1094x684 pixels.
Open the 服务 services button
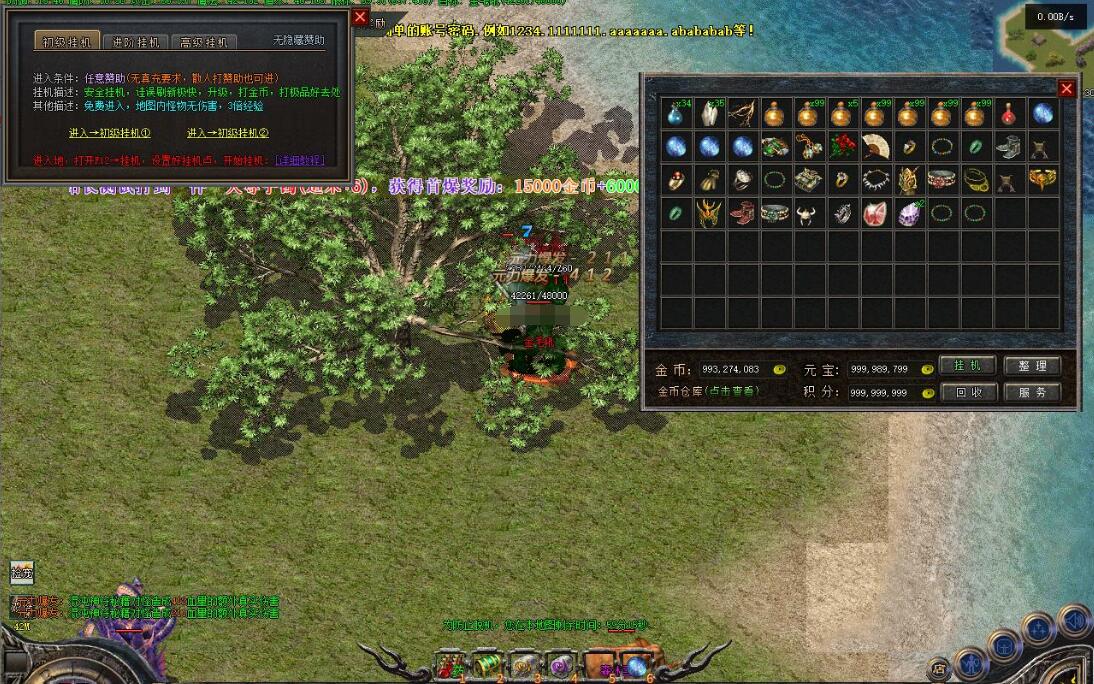point(1032,392)
